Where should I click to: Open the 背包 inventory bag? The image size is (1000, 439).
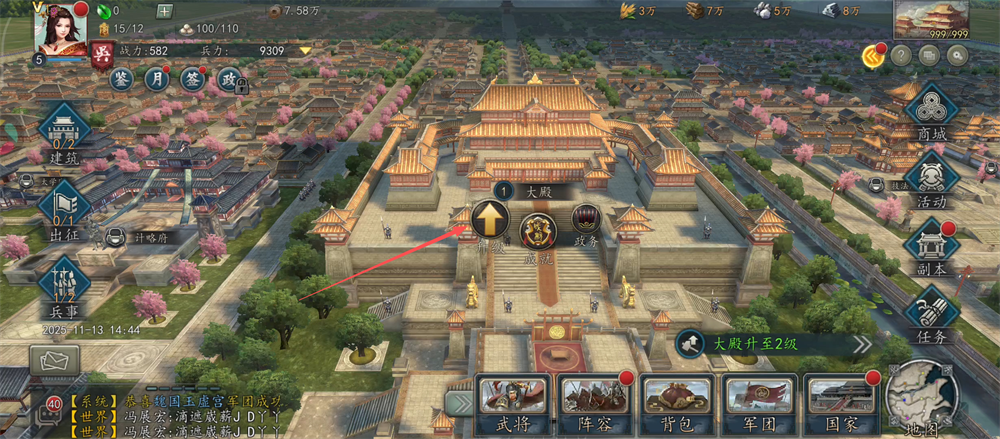coord(675,405)
